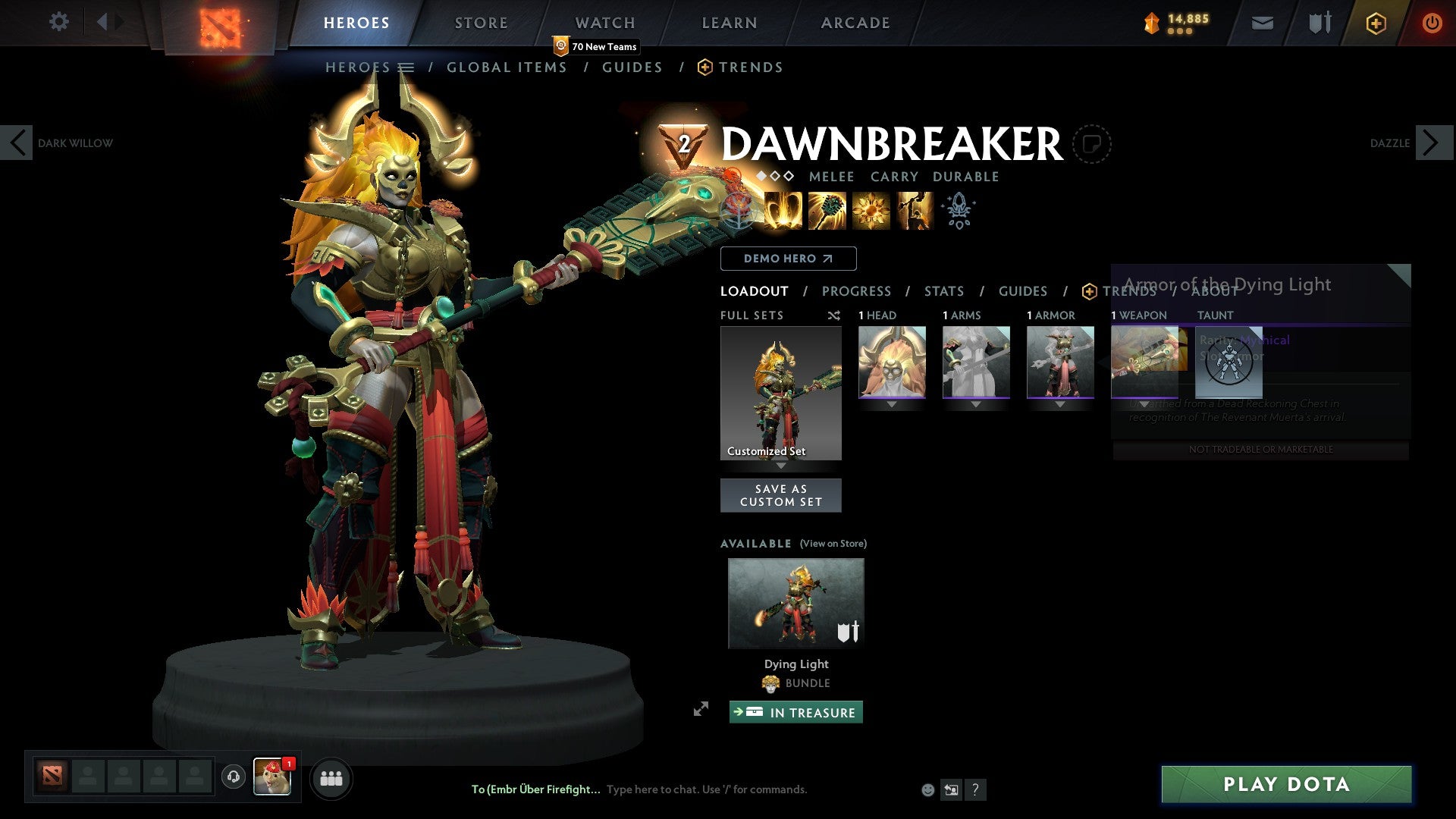Open the WATCH menu
This screenshot has height=819, width=1456.
[x=604, y=22]
